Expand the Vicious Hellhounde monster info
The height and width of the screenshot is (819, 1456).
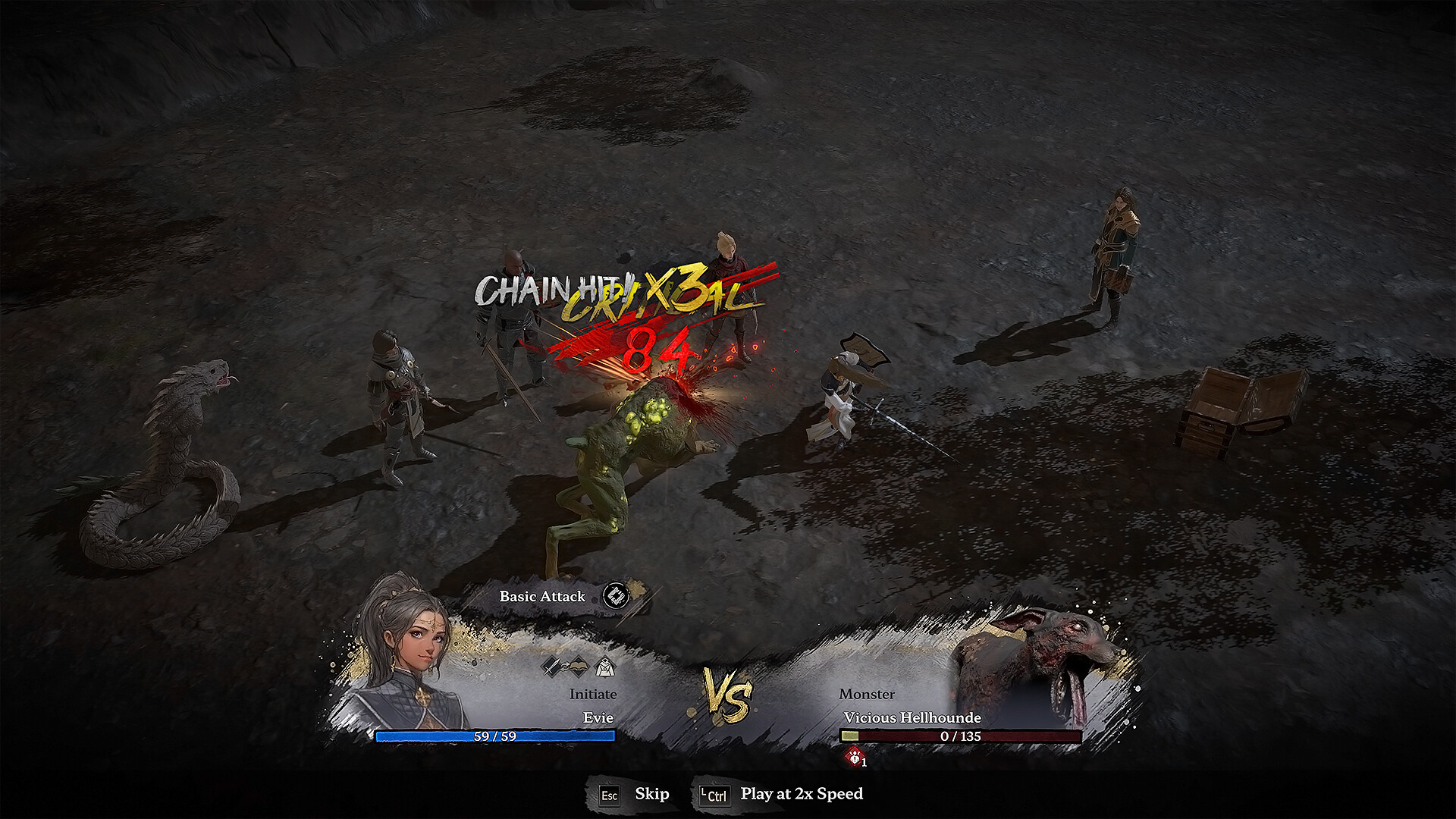coord(912,717)
